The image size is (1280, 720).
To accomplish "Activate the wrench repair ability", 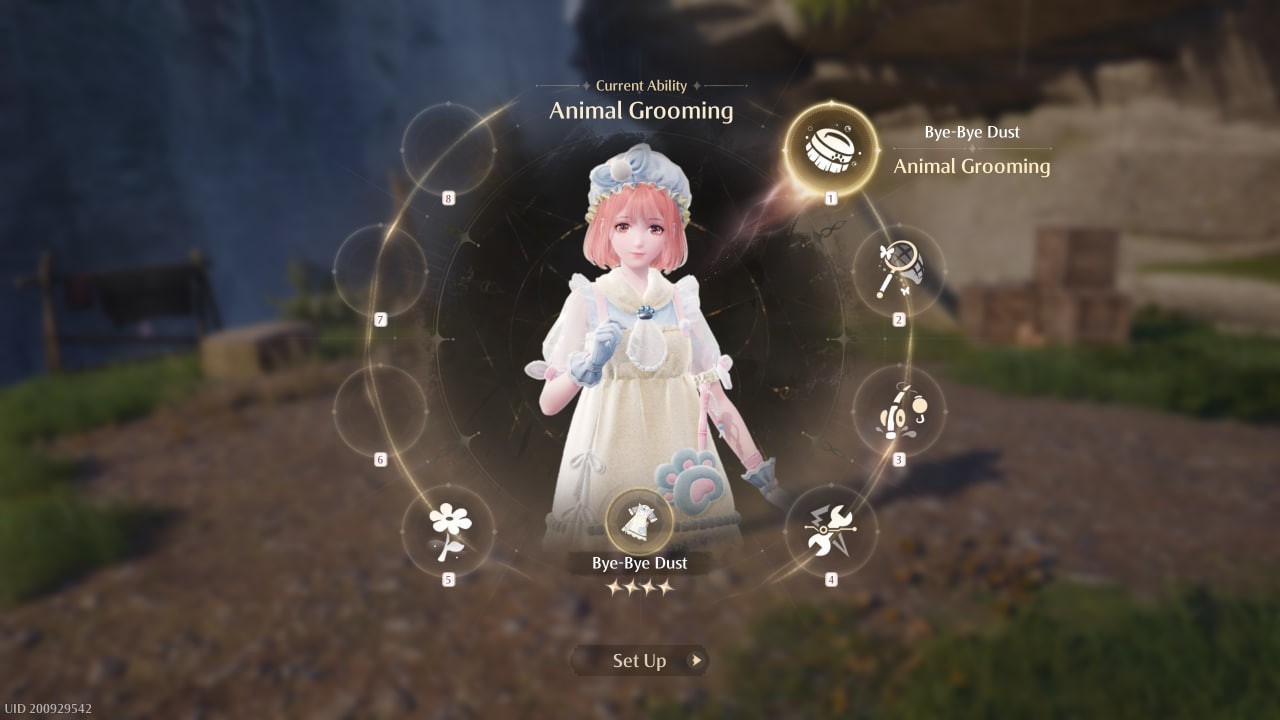I will pos(830,530).
